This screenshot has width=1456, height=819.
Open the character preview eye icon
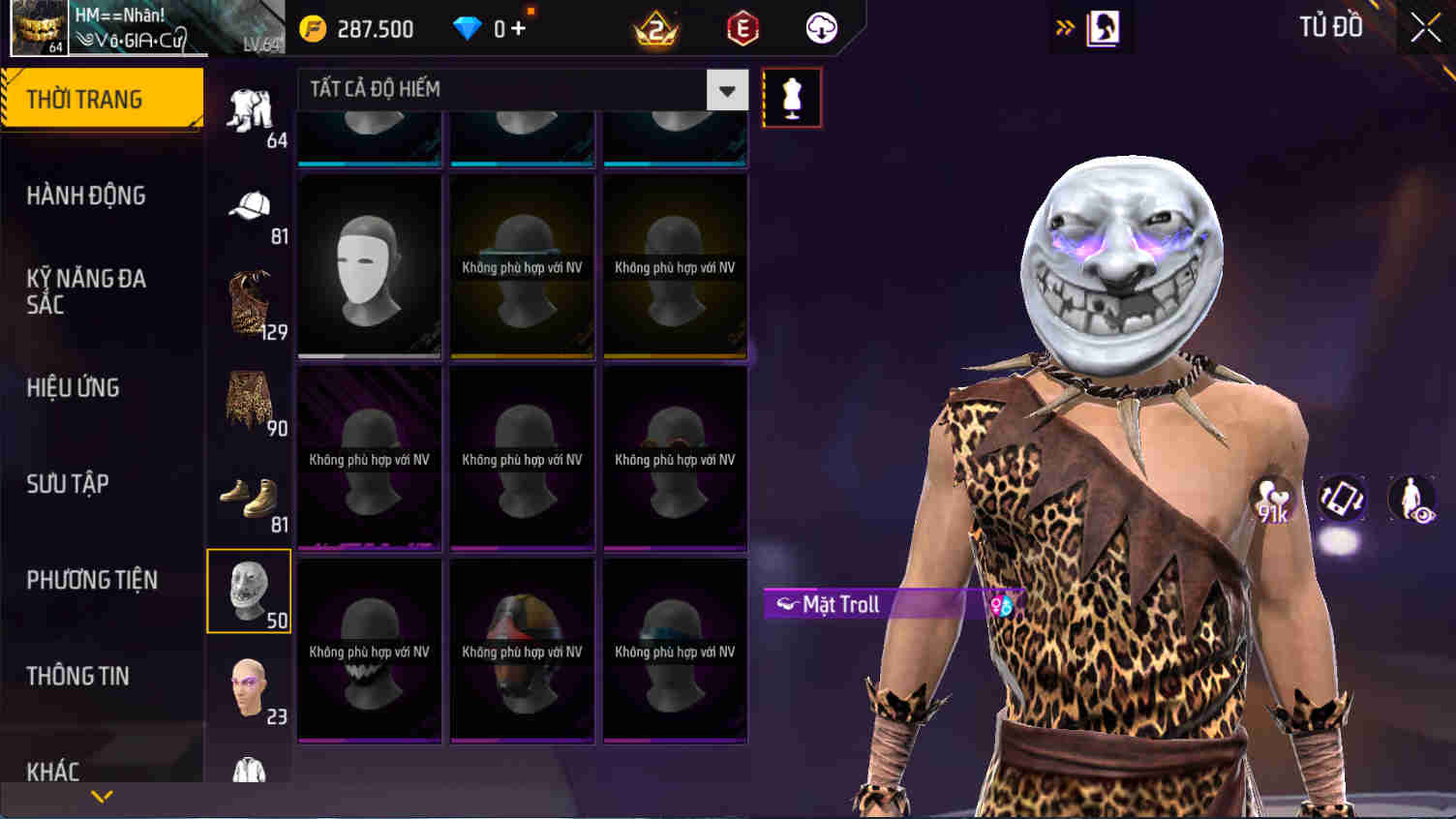[x=1411, y=499]
